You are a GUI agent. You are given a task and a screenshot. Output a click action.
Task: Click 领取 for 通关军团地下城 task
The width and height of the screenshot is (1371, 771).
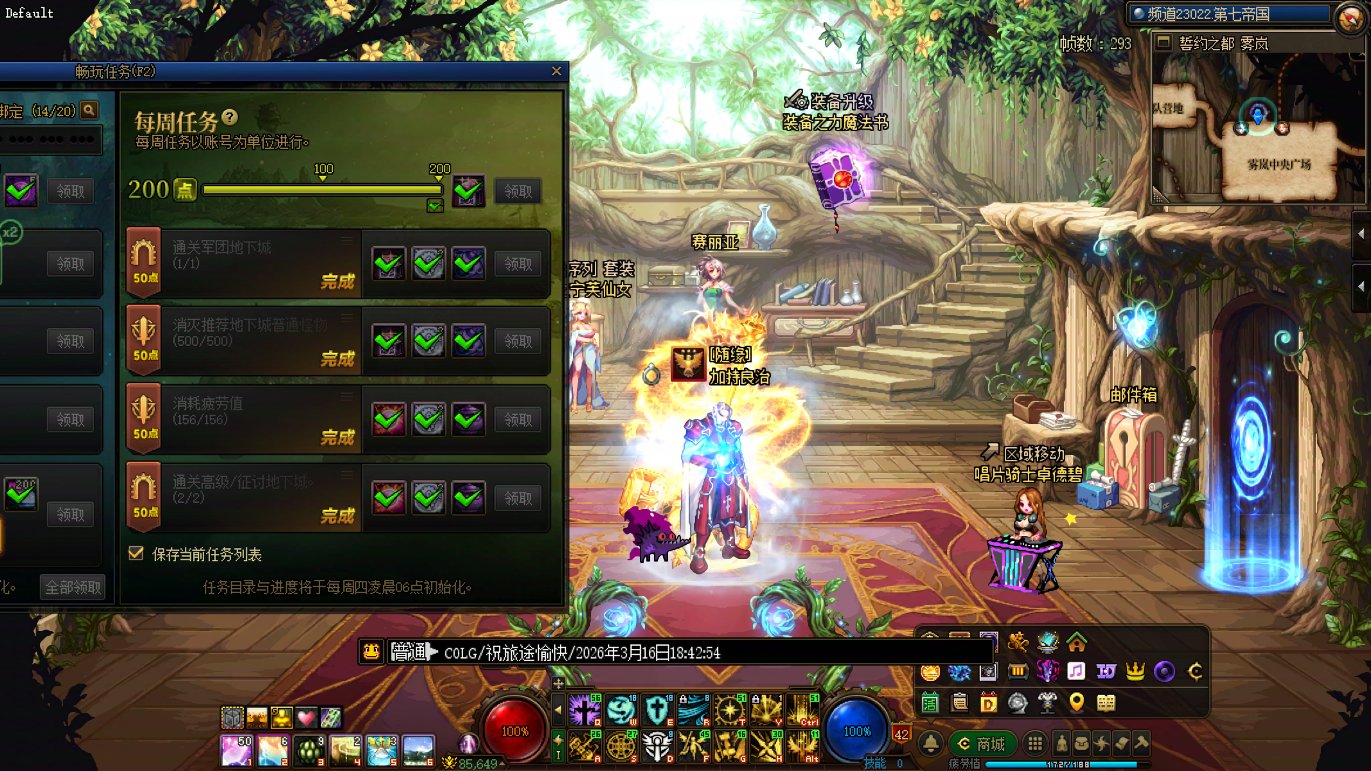[x=518, y=264]
